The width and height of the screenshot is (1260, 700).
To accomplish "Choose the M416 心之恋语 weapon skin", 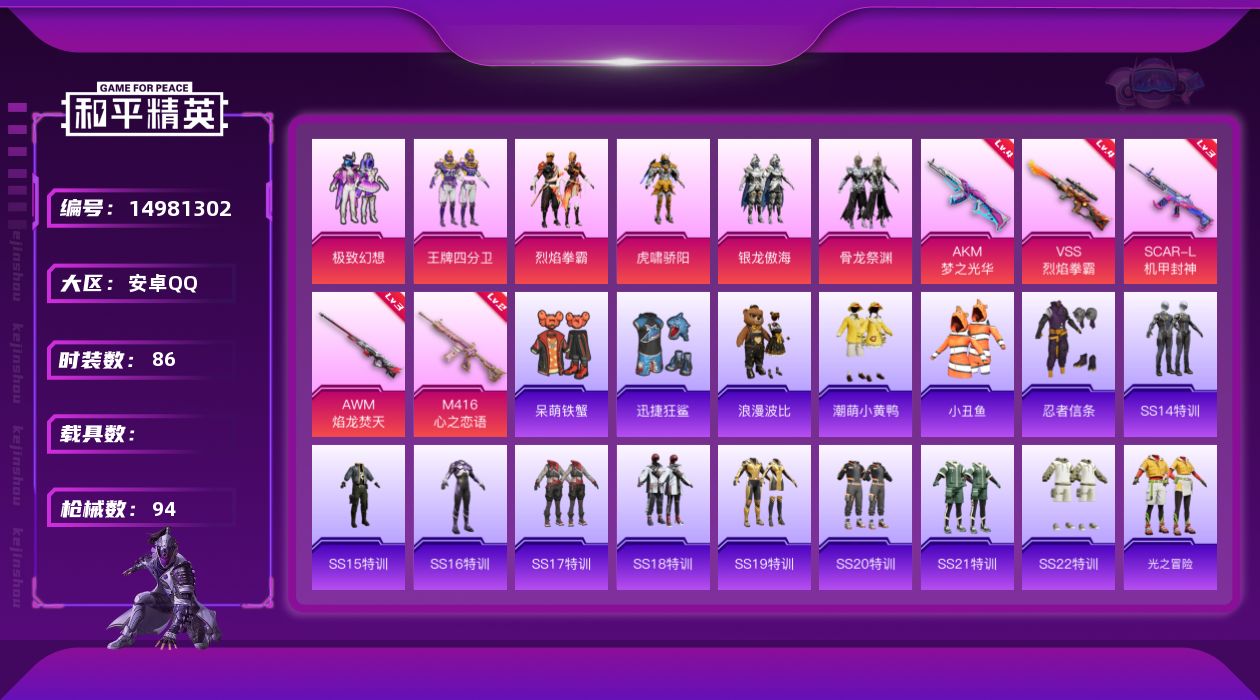I will click(x=460, y=364).
